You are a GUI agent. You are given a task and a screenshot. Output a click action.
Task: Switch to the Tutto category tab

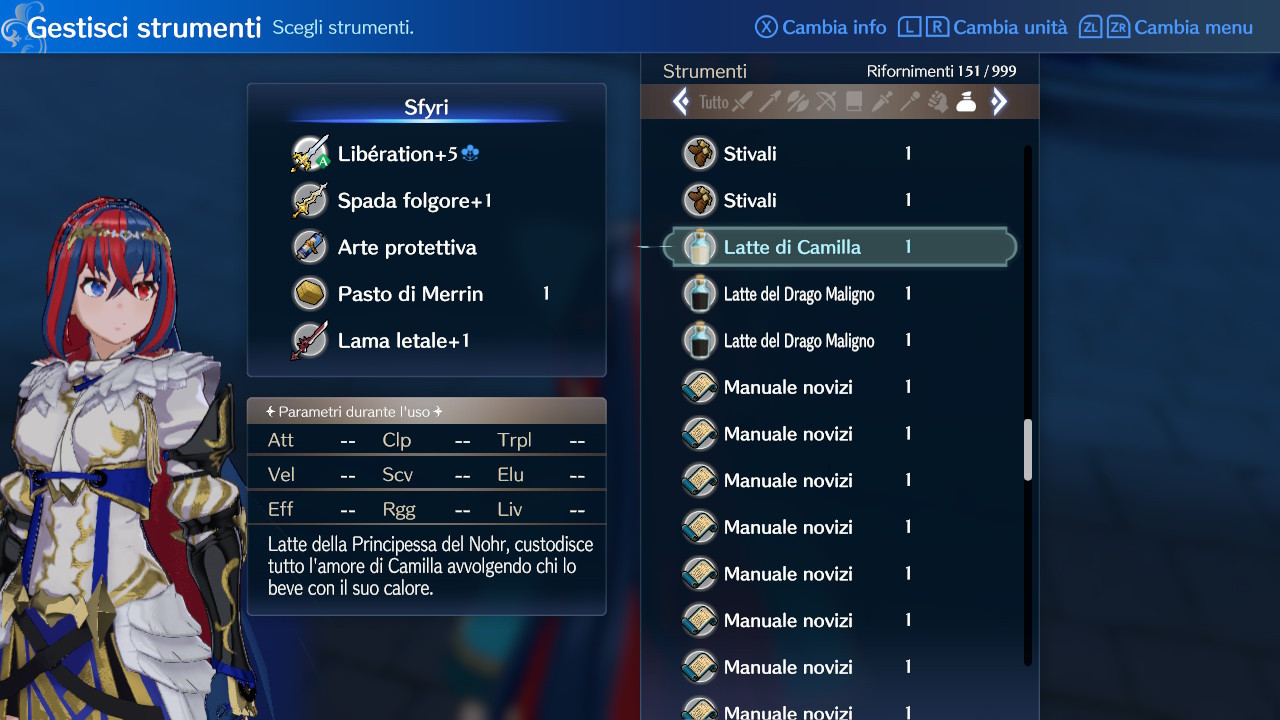point(714,102)
